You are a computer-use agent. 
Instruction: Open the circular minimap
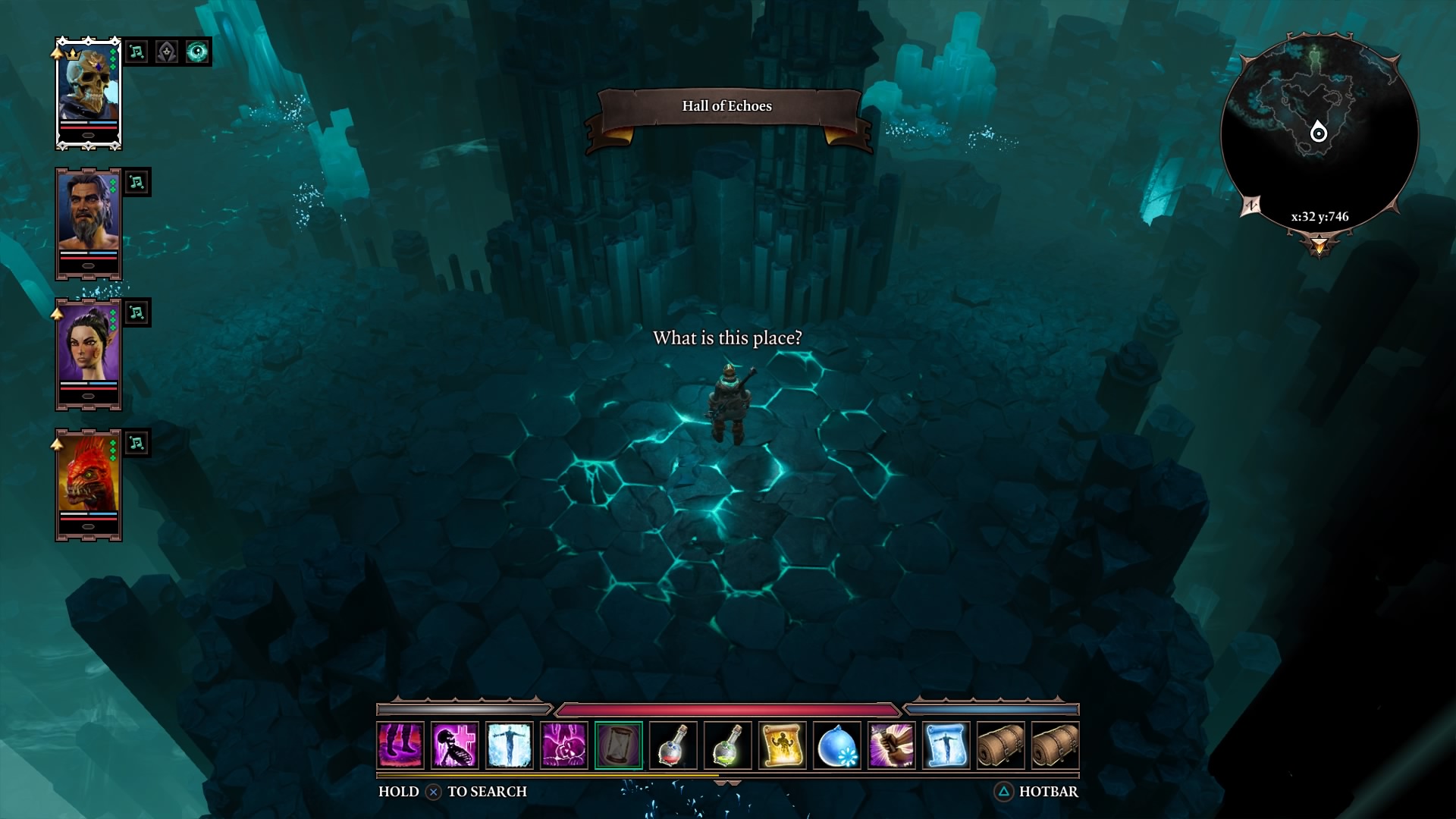tap(1319, 133)
